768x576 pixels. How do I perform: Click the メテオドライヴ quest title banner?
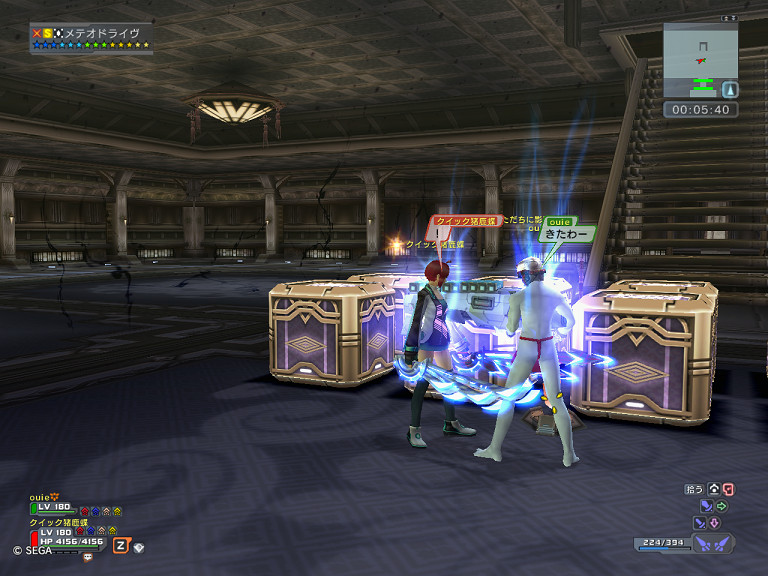tap(91, 34)
